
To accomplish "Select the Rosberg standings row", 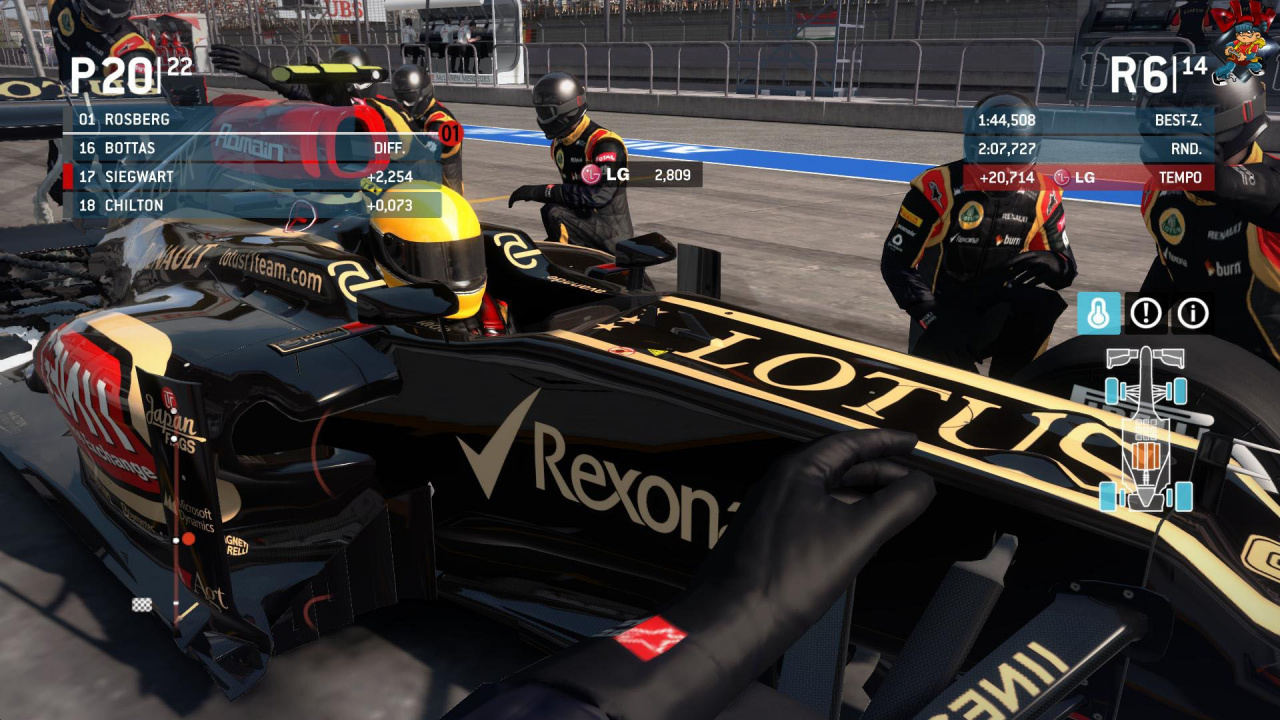I will [x=252, y=120].
